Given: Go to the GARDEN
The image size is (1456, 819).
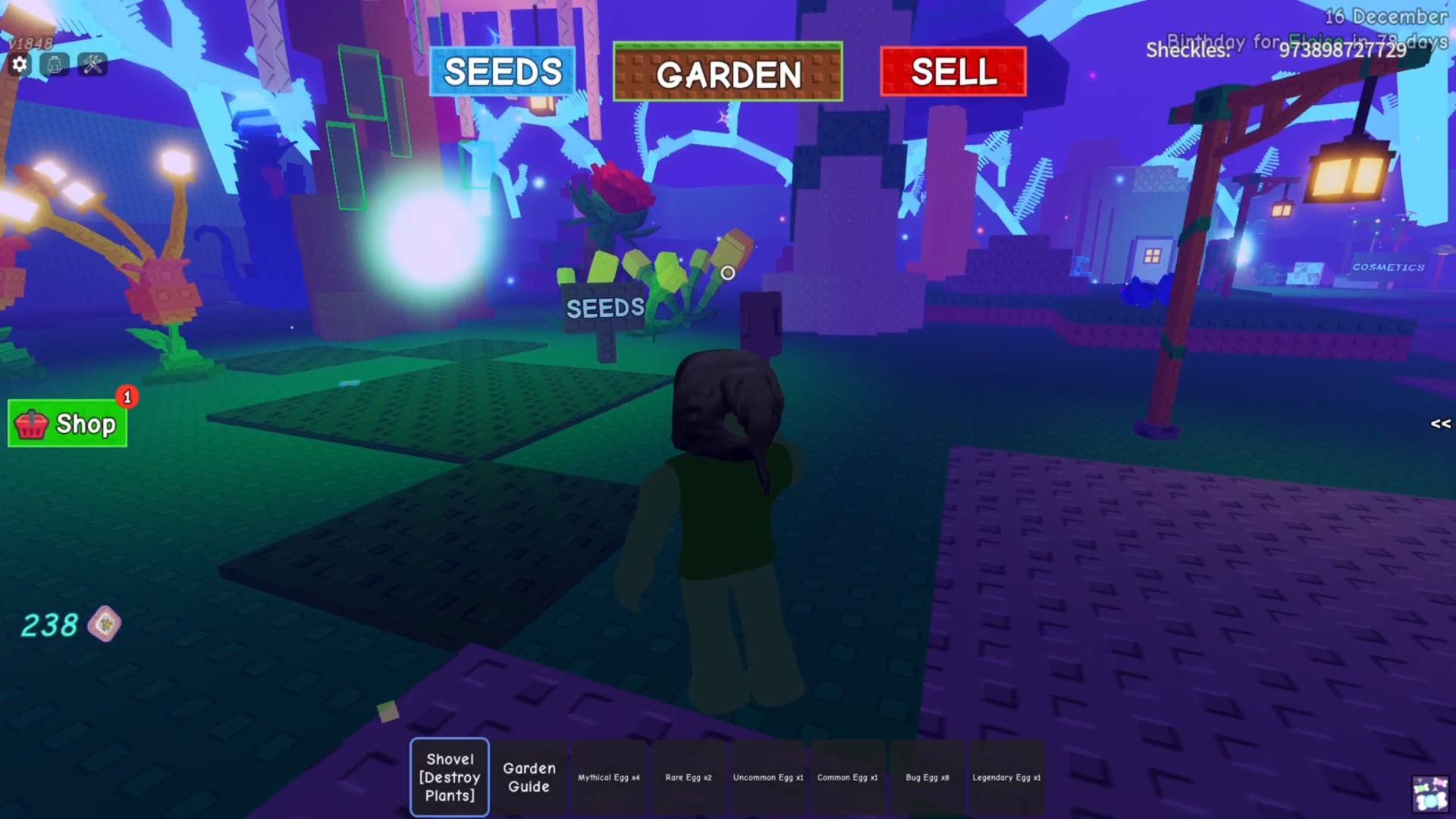Looking at the screenshot, I should coord(727,73).
